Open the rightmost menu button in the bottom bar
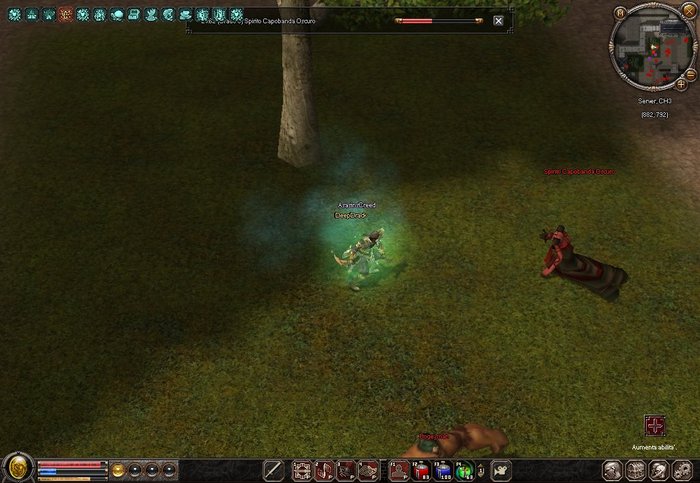This screenshot has width=700, height=483. tap(682, 469)
